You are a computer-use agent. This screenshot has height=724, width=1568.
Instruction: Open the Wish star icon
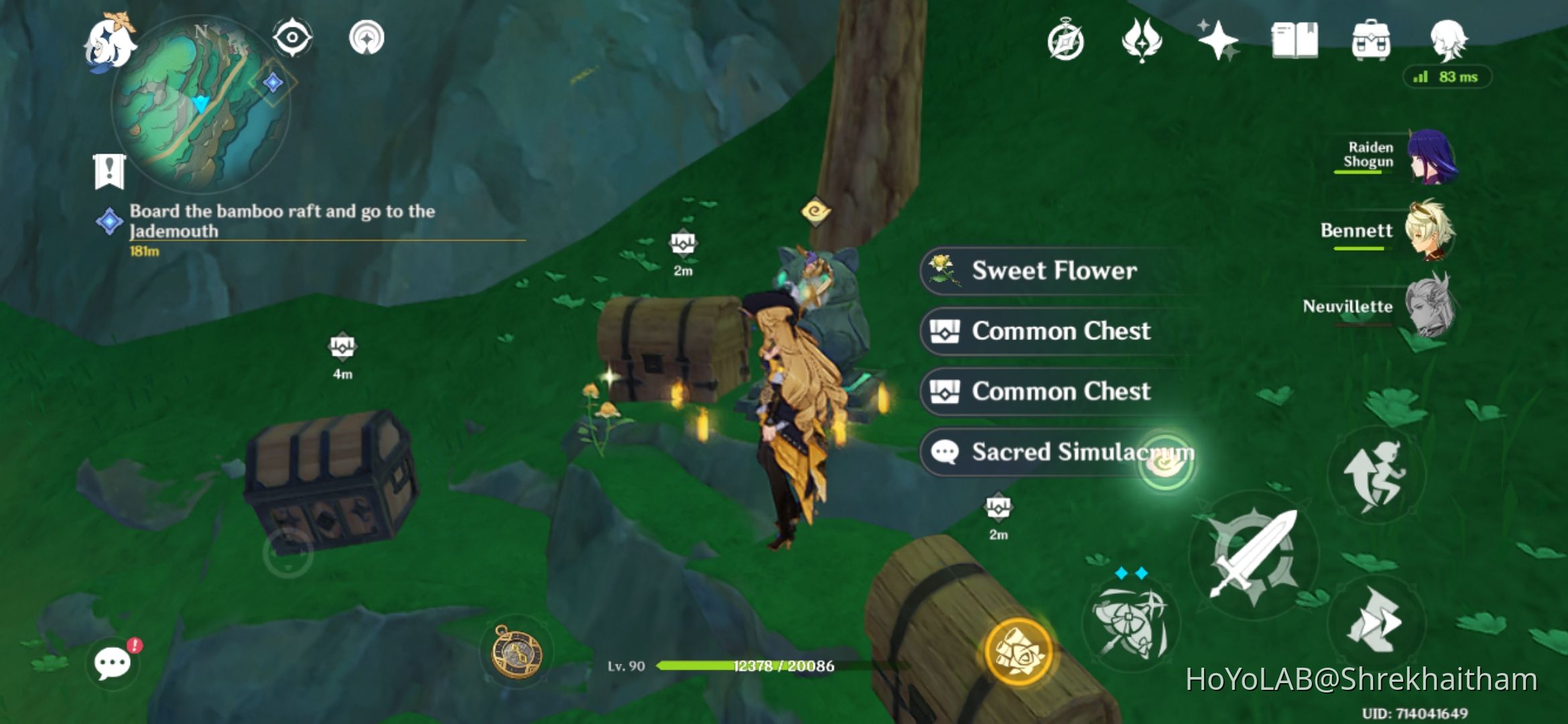point(1220,40)
